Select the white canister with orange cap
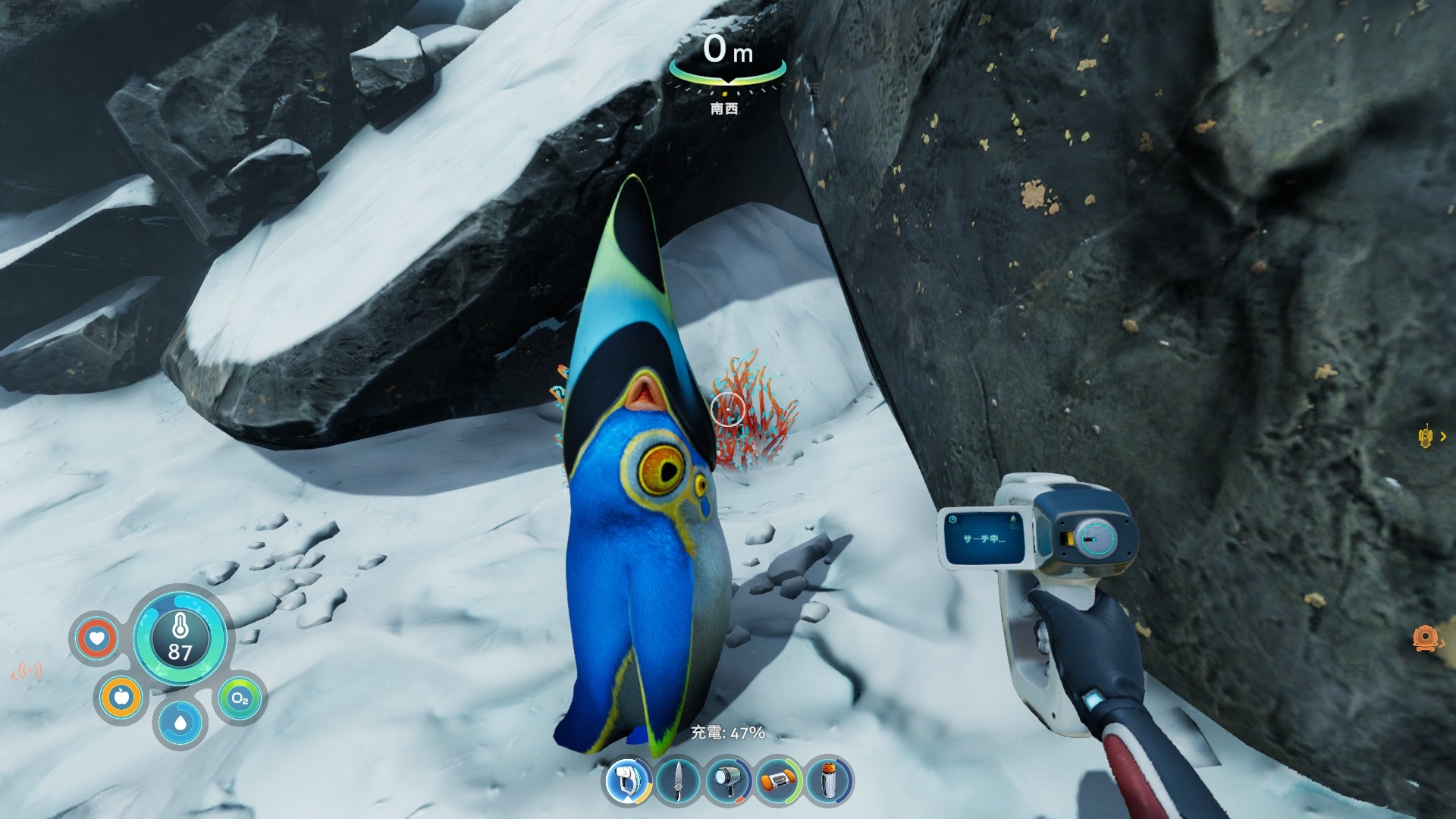 [x=829, y=781]
